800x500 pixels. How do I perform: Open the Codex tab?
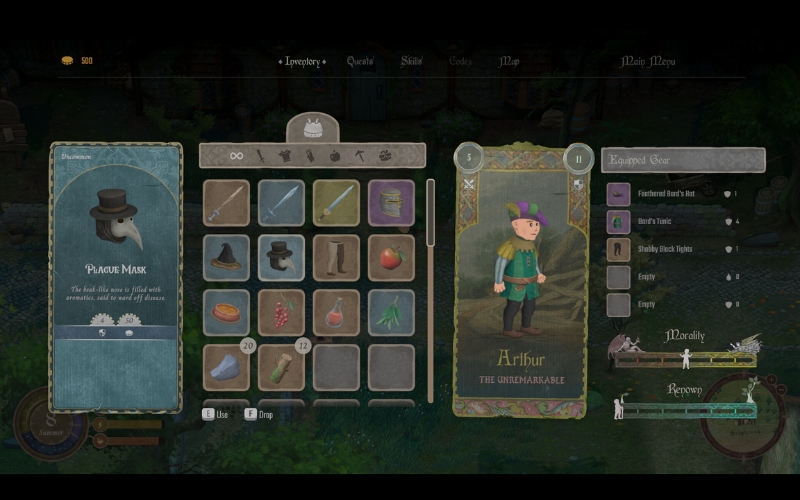pyautogui.click(x=461, y=61)
